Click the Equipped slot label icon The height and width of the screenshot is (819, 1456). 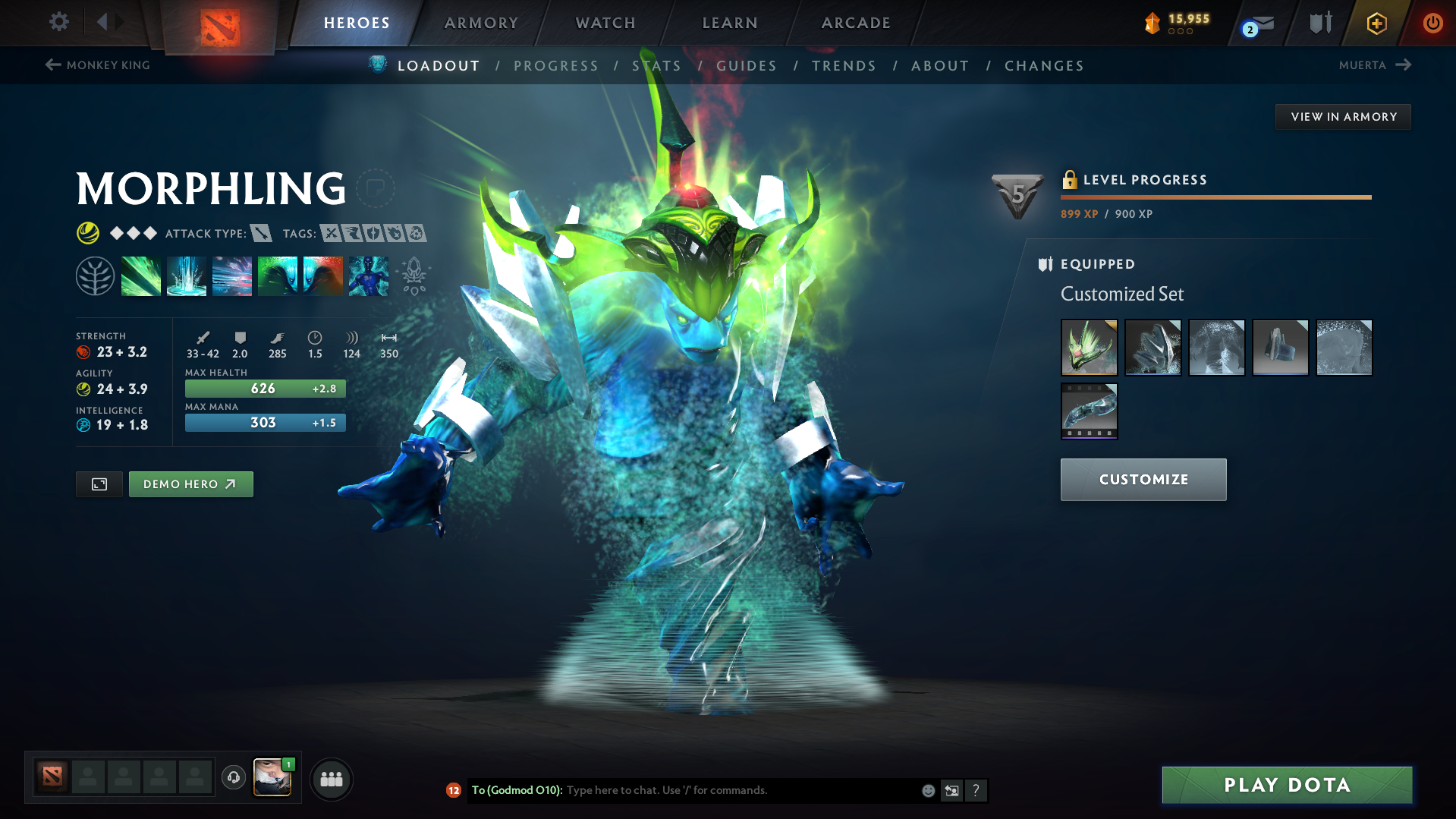[1046, 264]
